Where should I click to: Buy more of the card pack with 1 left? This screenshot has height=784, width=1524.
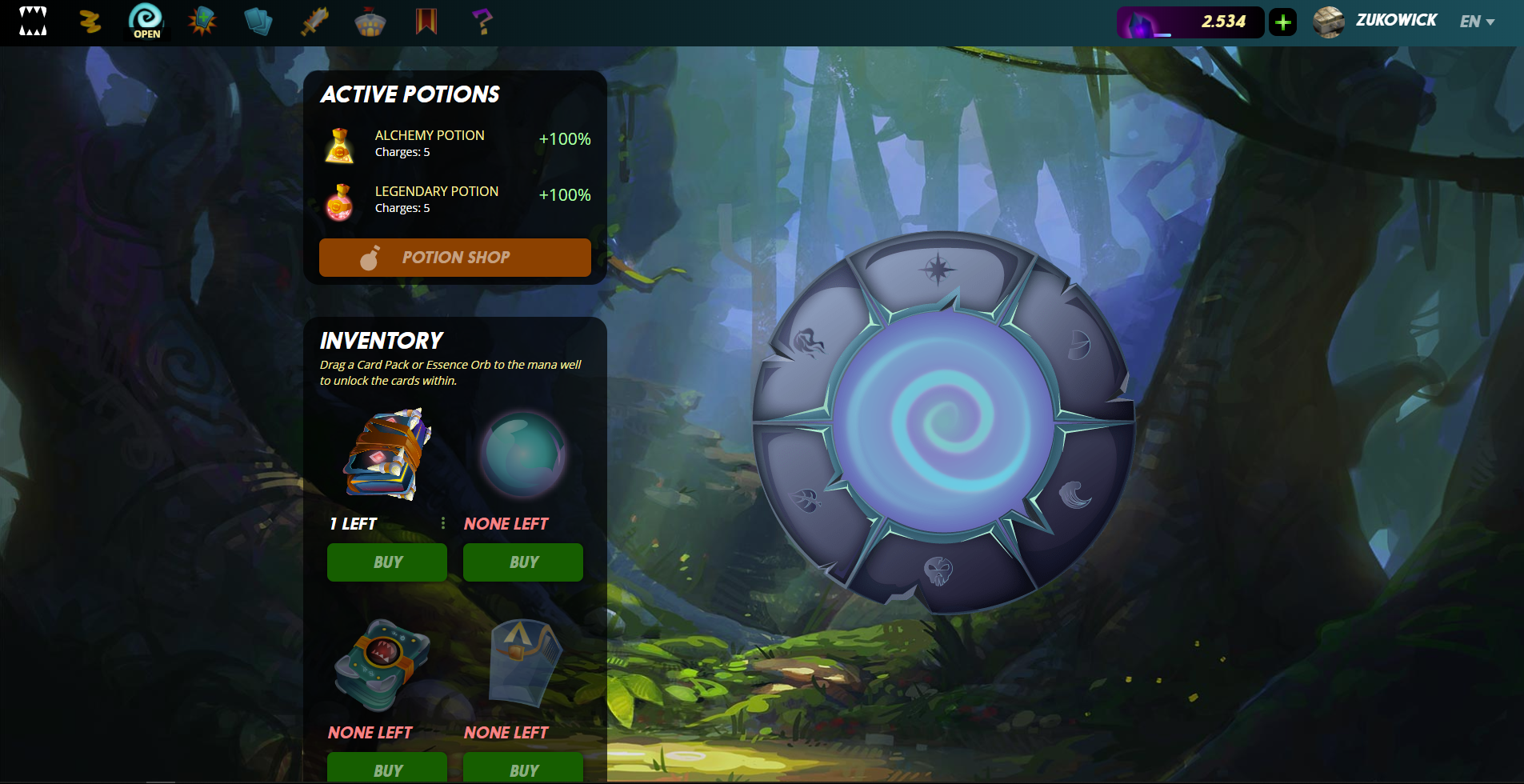pos(387,562)
